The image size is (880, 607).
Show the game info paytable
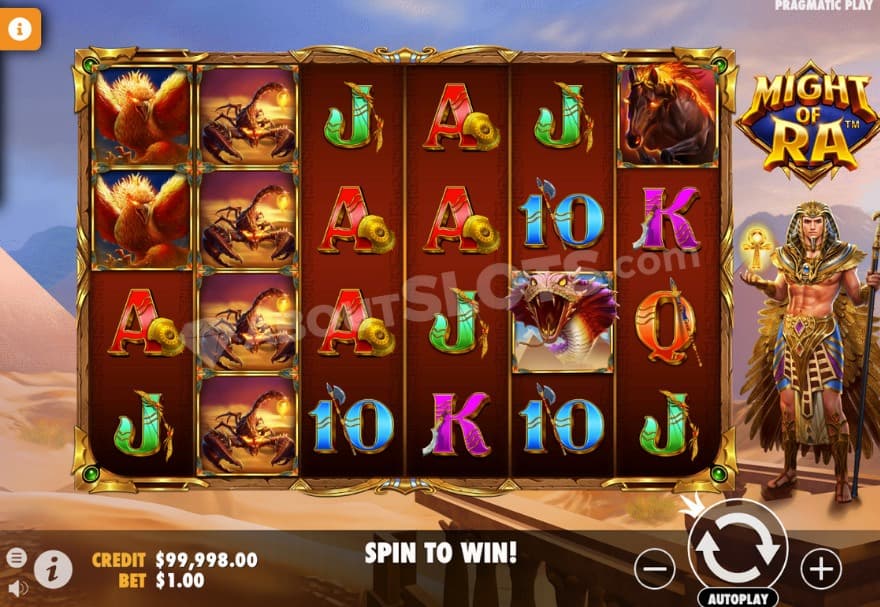tap(53, 569)
